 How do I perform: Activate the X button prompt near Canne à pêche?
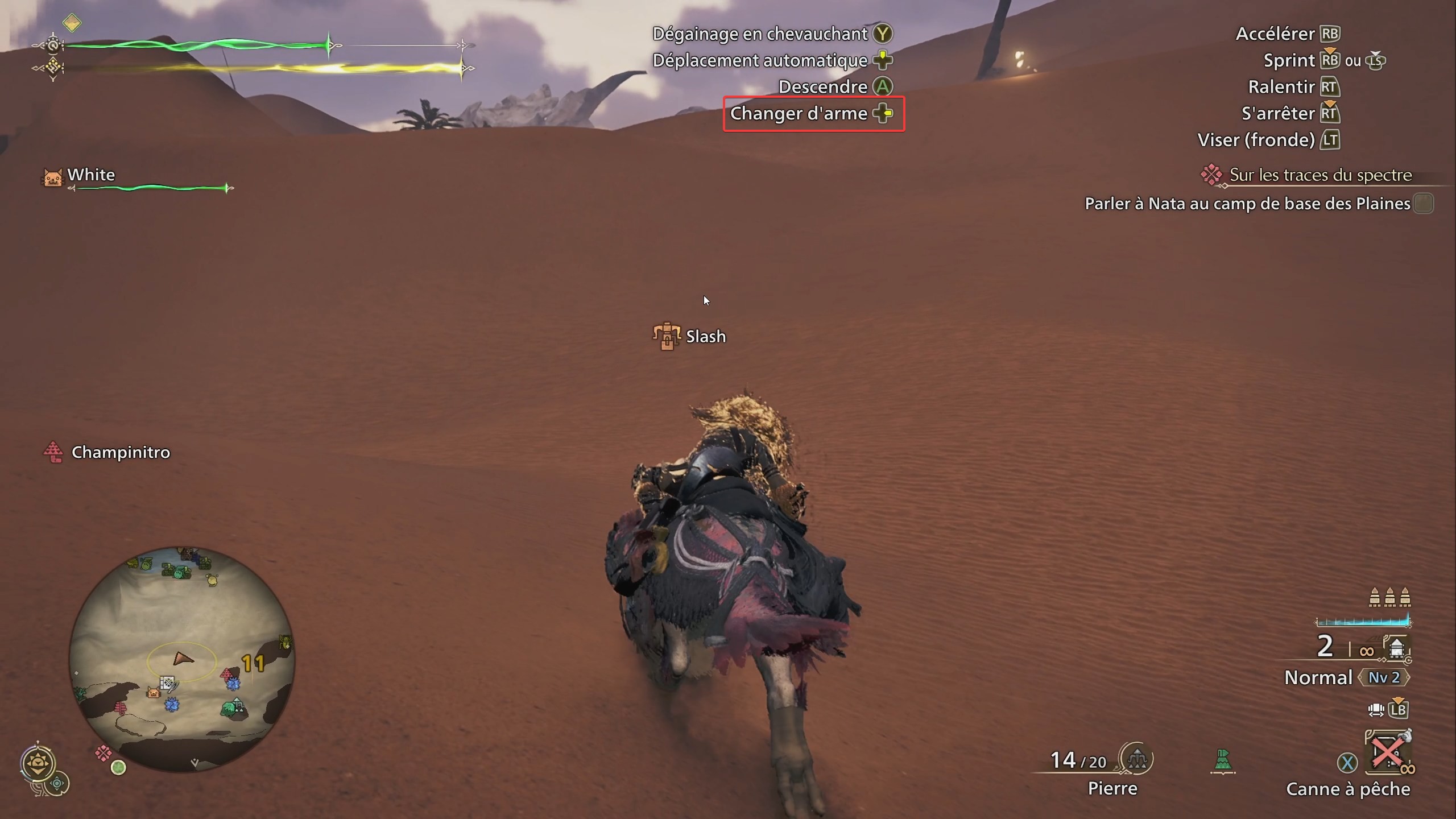click(1348, 763)
